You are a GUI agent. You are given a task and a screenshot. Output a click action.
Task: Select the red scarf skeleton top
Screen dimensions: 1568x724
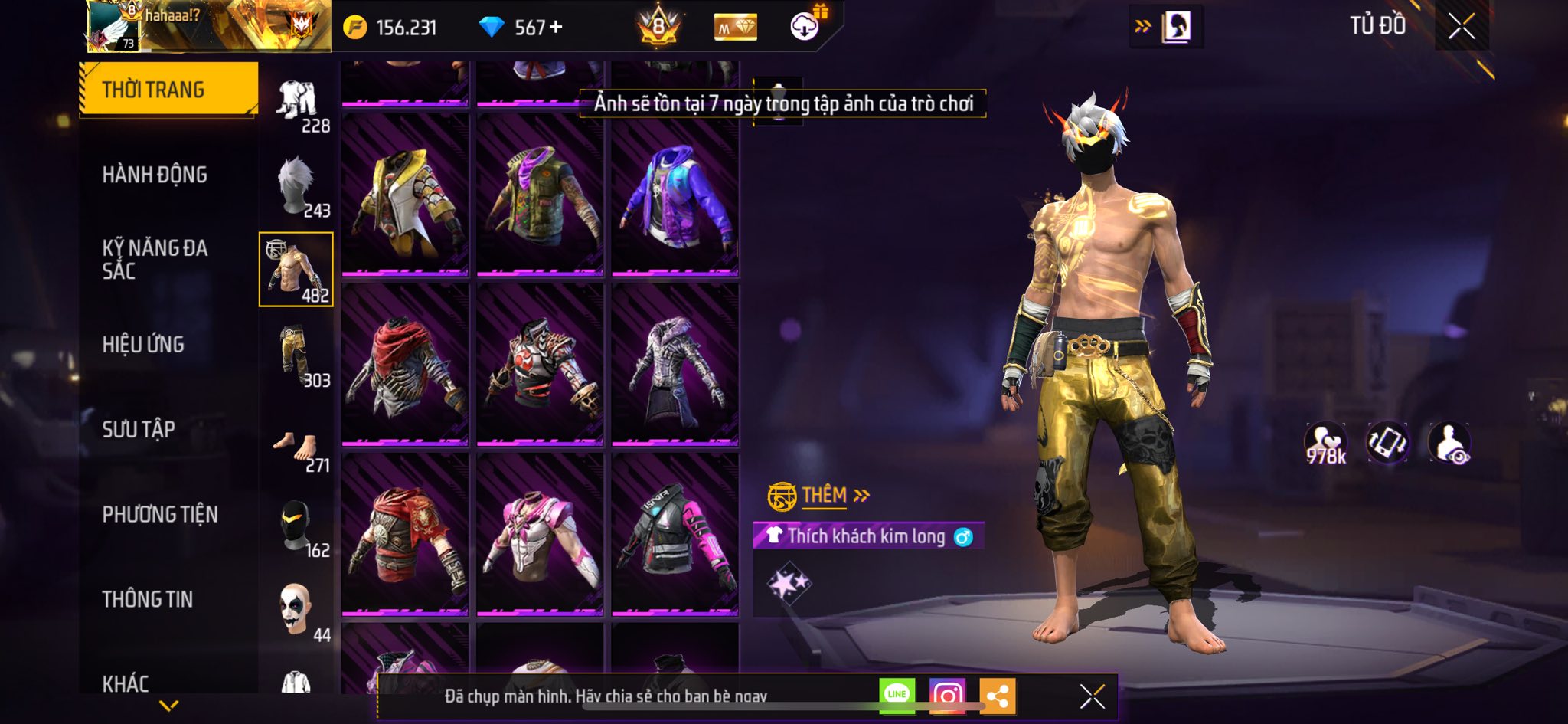pyautogui.click(x=405, y=364)
